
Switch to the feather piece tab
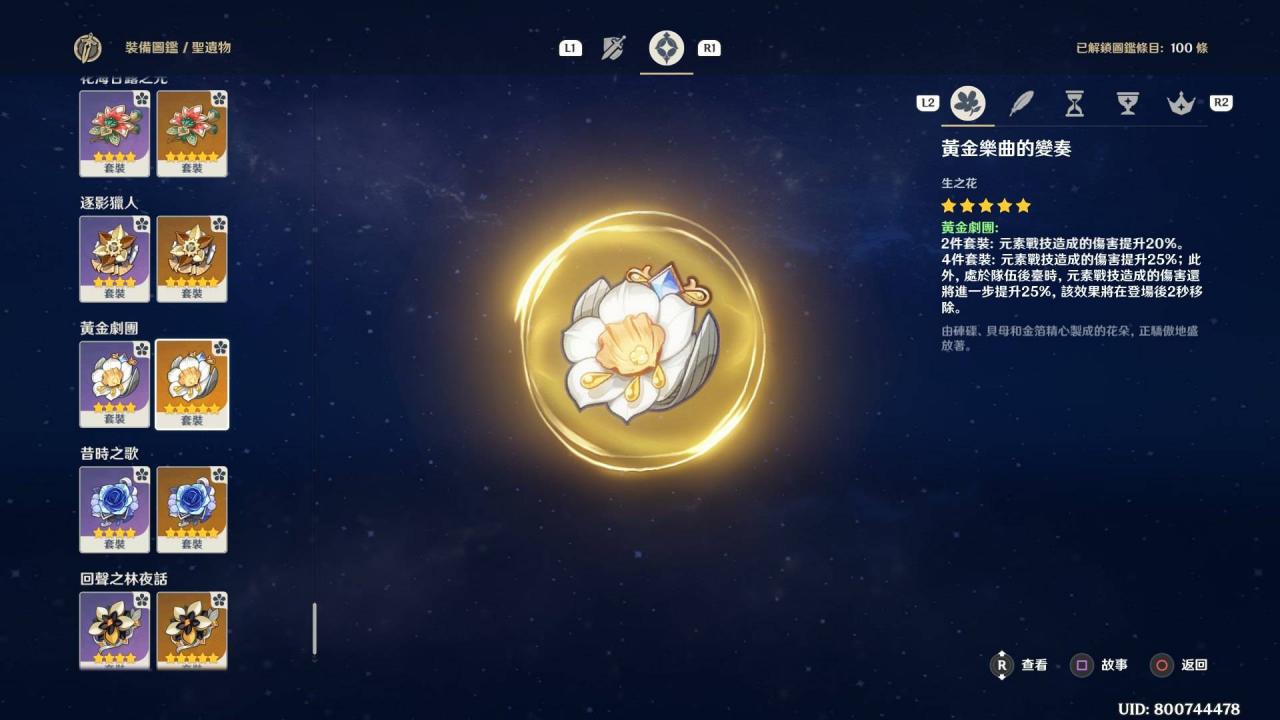tap(1021, 103)
